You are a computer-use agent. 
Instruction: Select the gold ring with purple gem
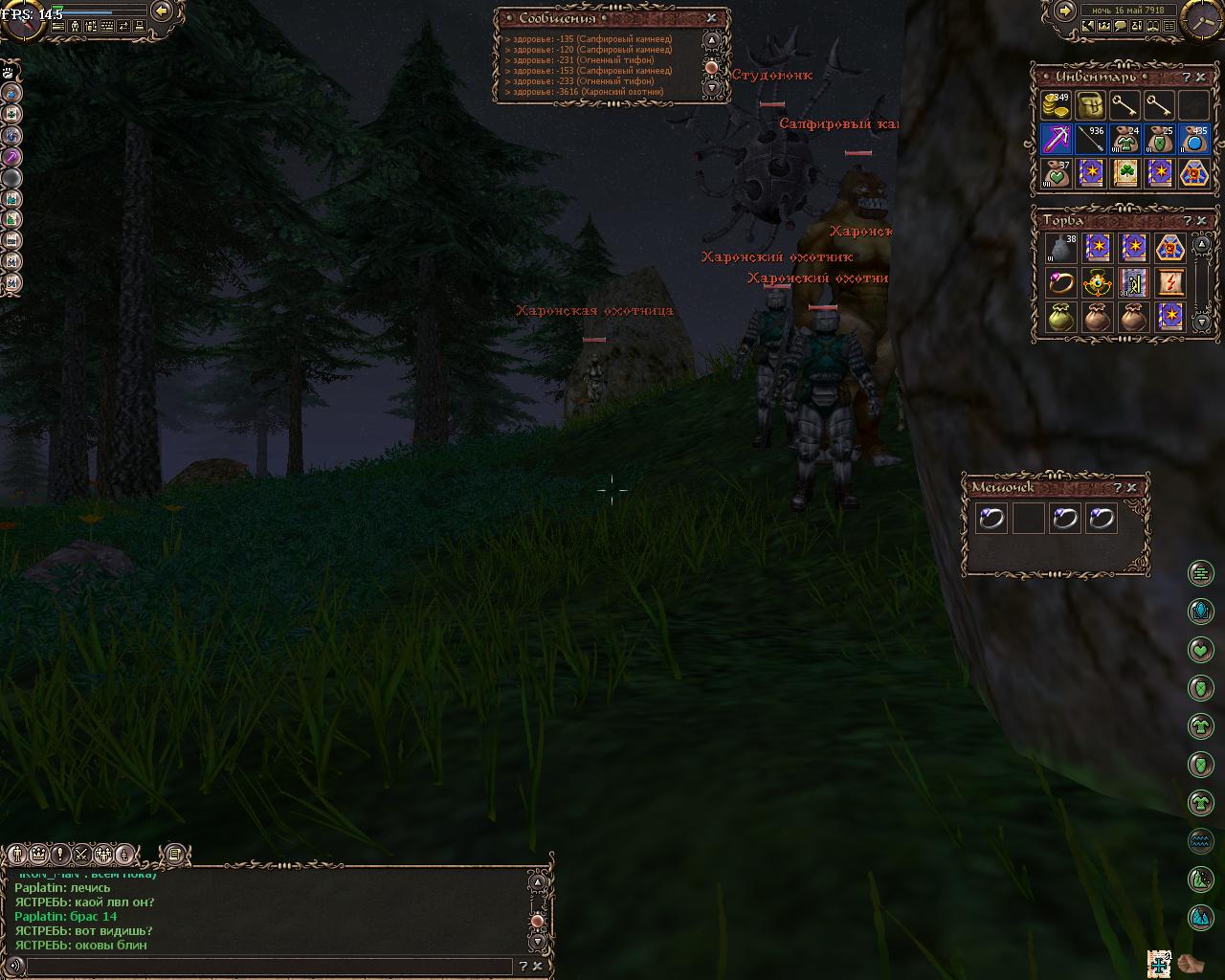pyautogui.click(x=1060, y=283)
